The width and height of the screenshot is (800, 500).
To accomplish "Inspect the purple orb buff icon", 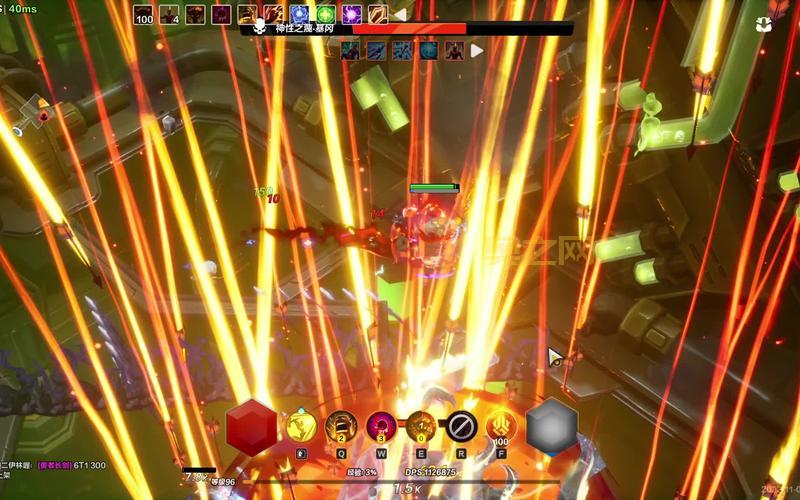I will [351, 15].
